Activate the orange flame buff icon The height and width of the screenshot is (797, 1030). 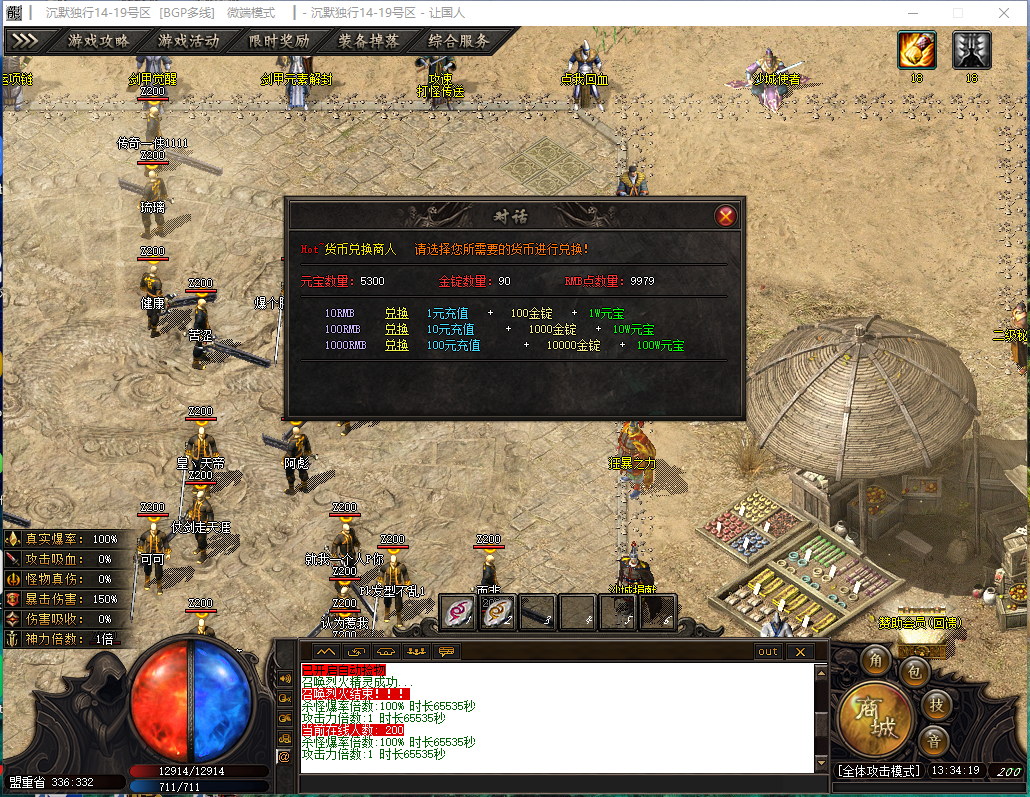click(916, 50)
